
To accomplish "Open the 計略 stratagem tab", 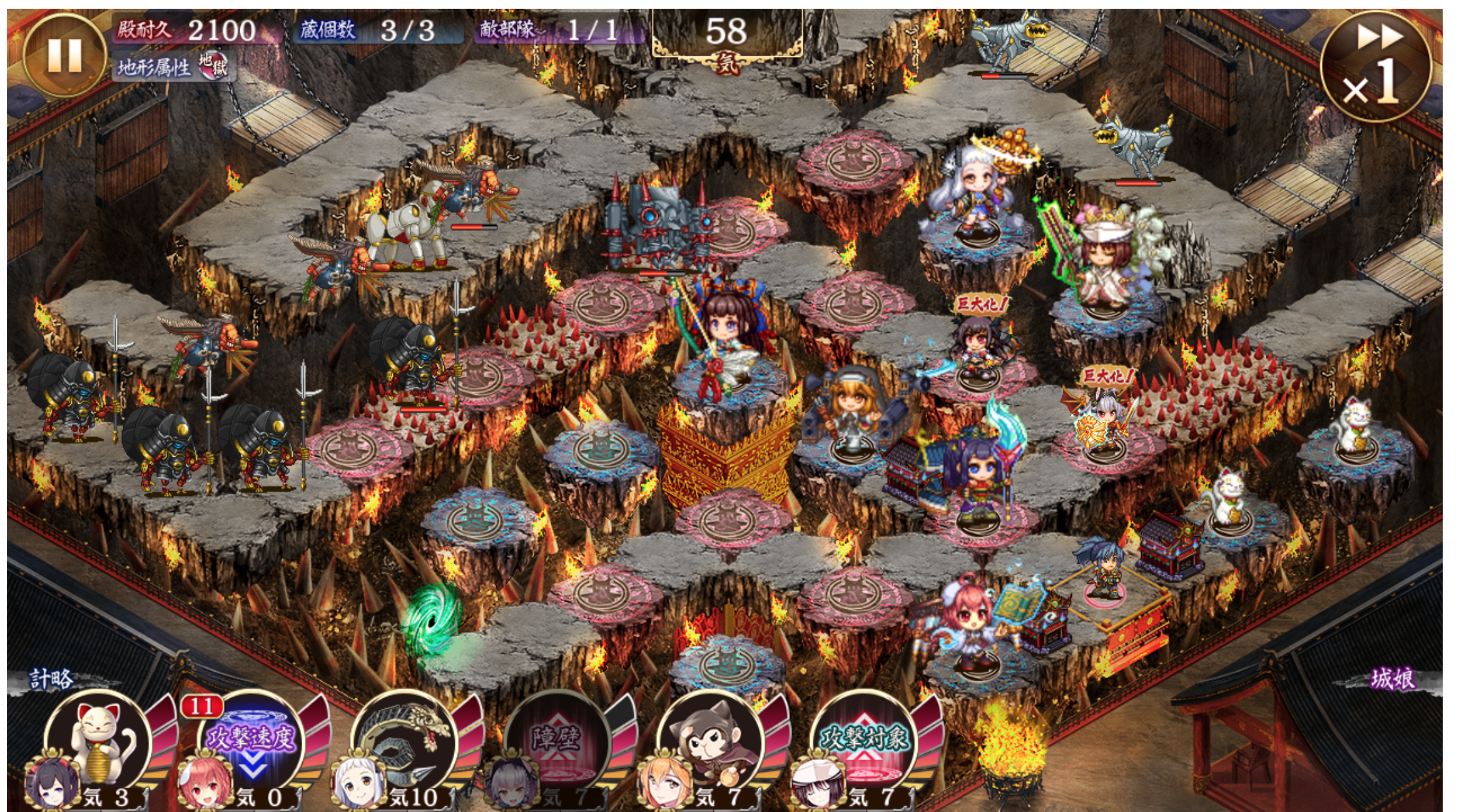I will (x=51, y=678).
